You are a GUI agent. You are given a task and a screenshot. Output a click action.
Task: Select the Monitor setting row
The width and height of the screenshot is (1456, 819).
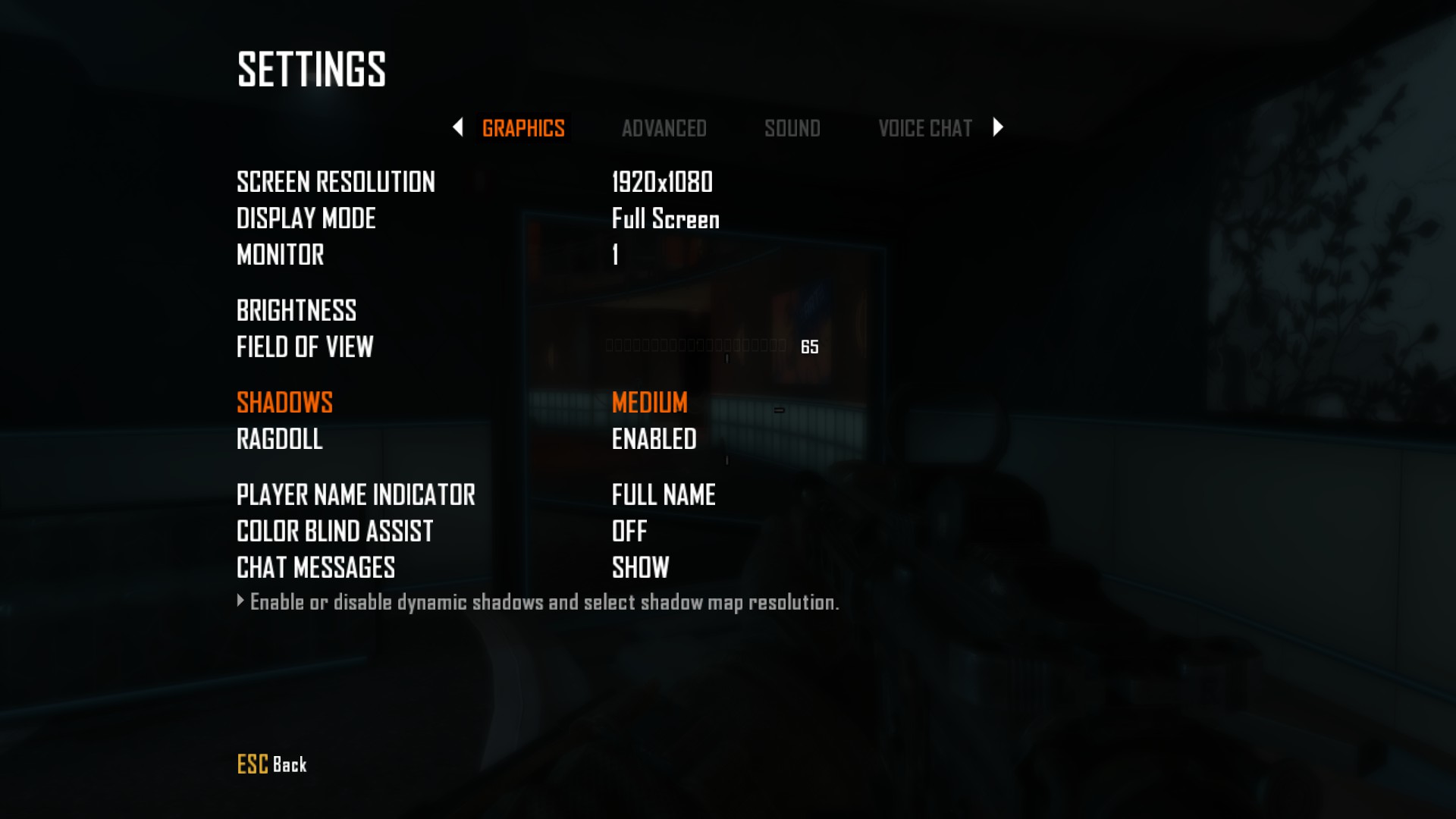[281, 255]
